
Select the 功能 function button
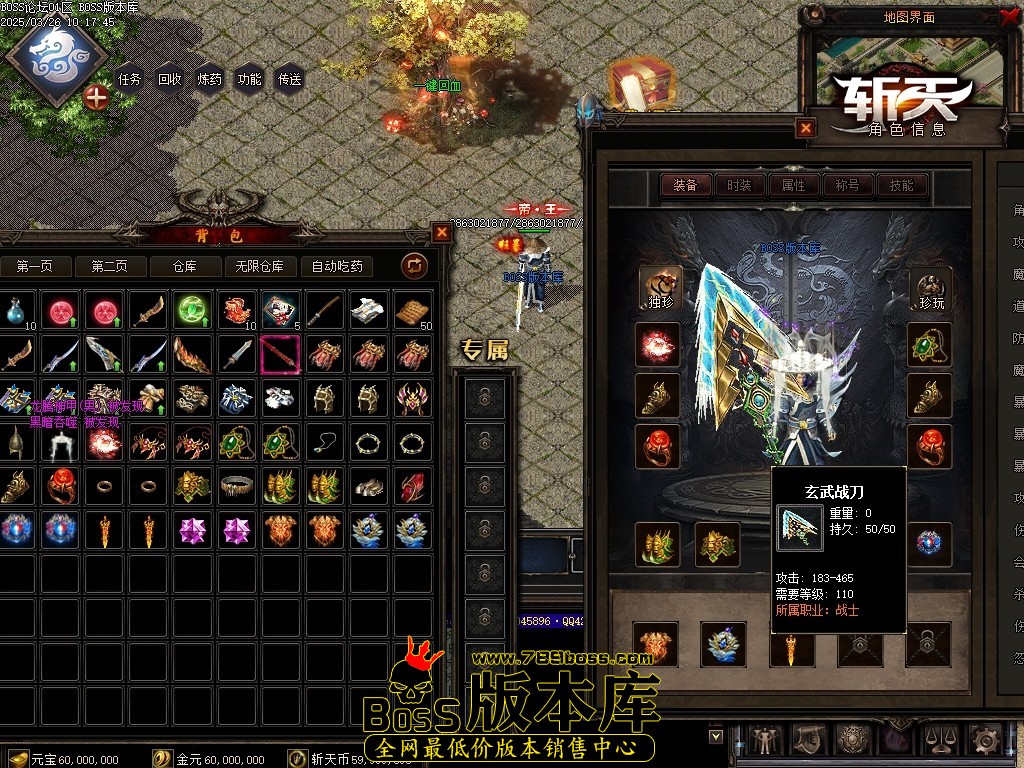[249, 80]
